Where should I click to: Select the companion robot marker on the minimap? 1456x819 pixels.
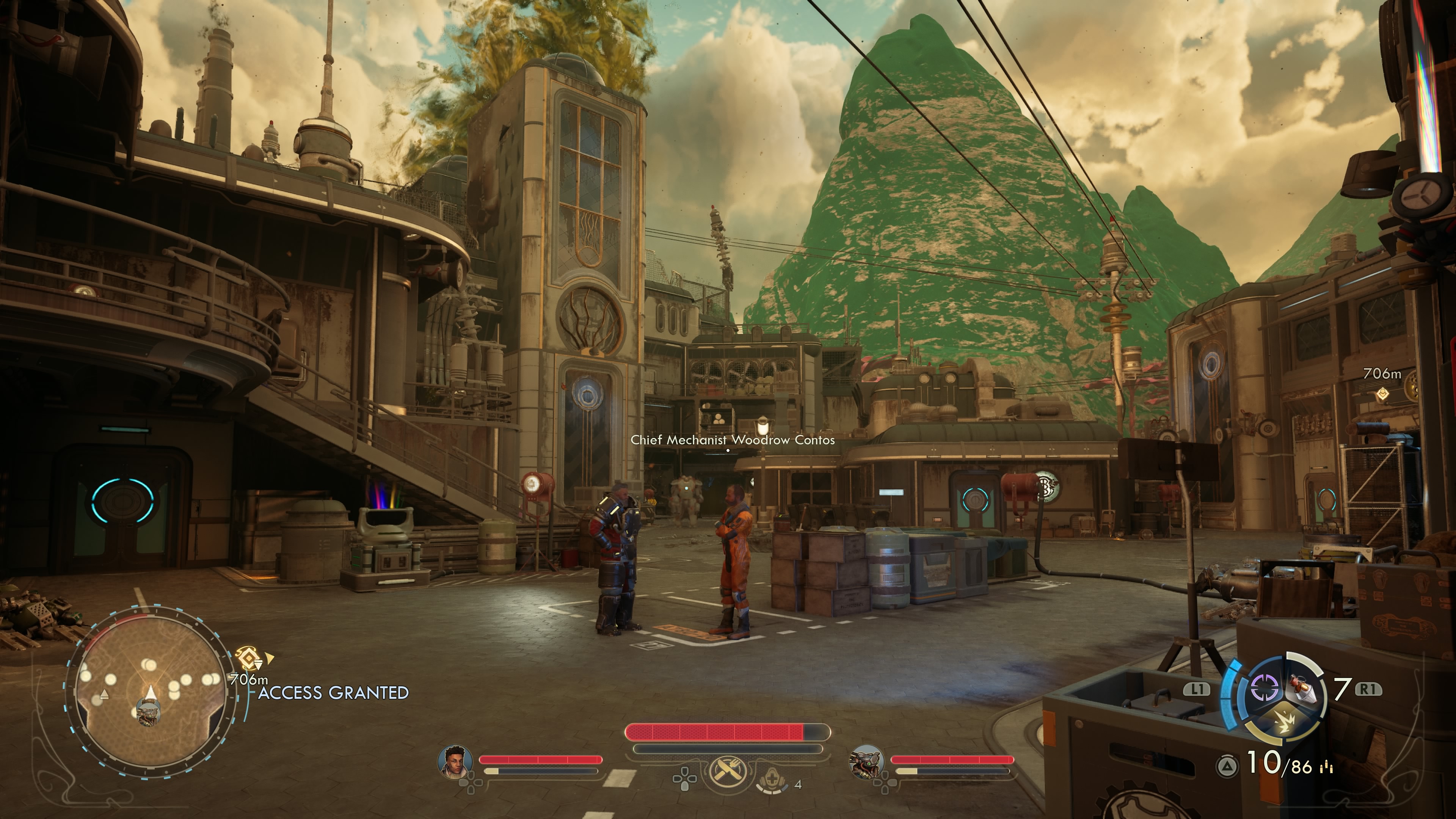149,711
